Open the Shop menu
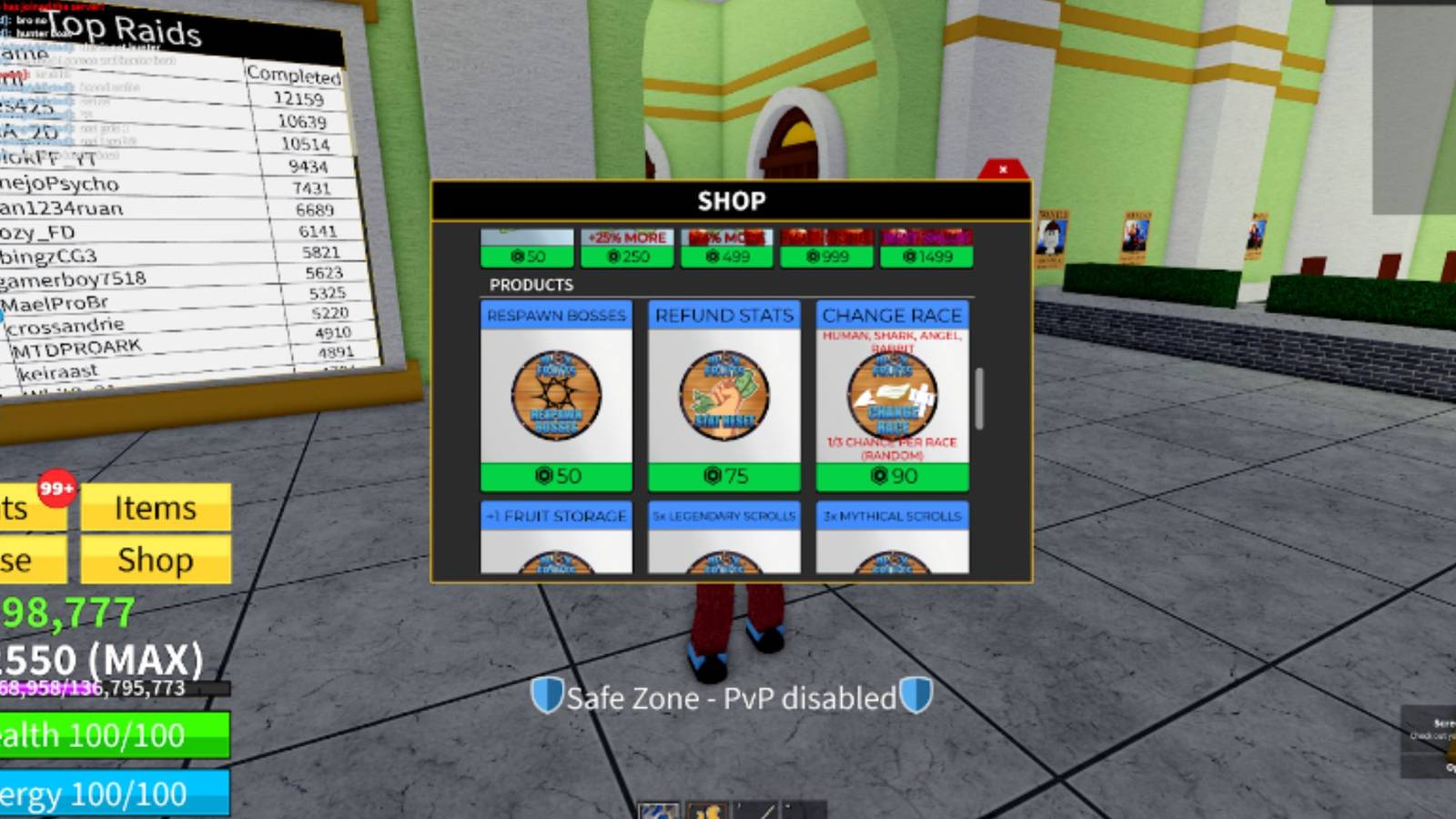Image resolution: width=1456 pixels, height=819 pixels. (157, 561)
